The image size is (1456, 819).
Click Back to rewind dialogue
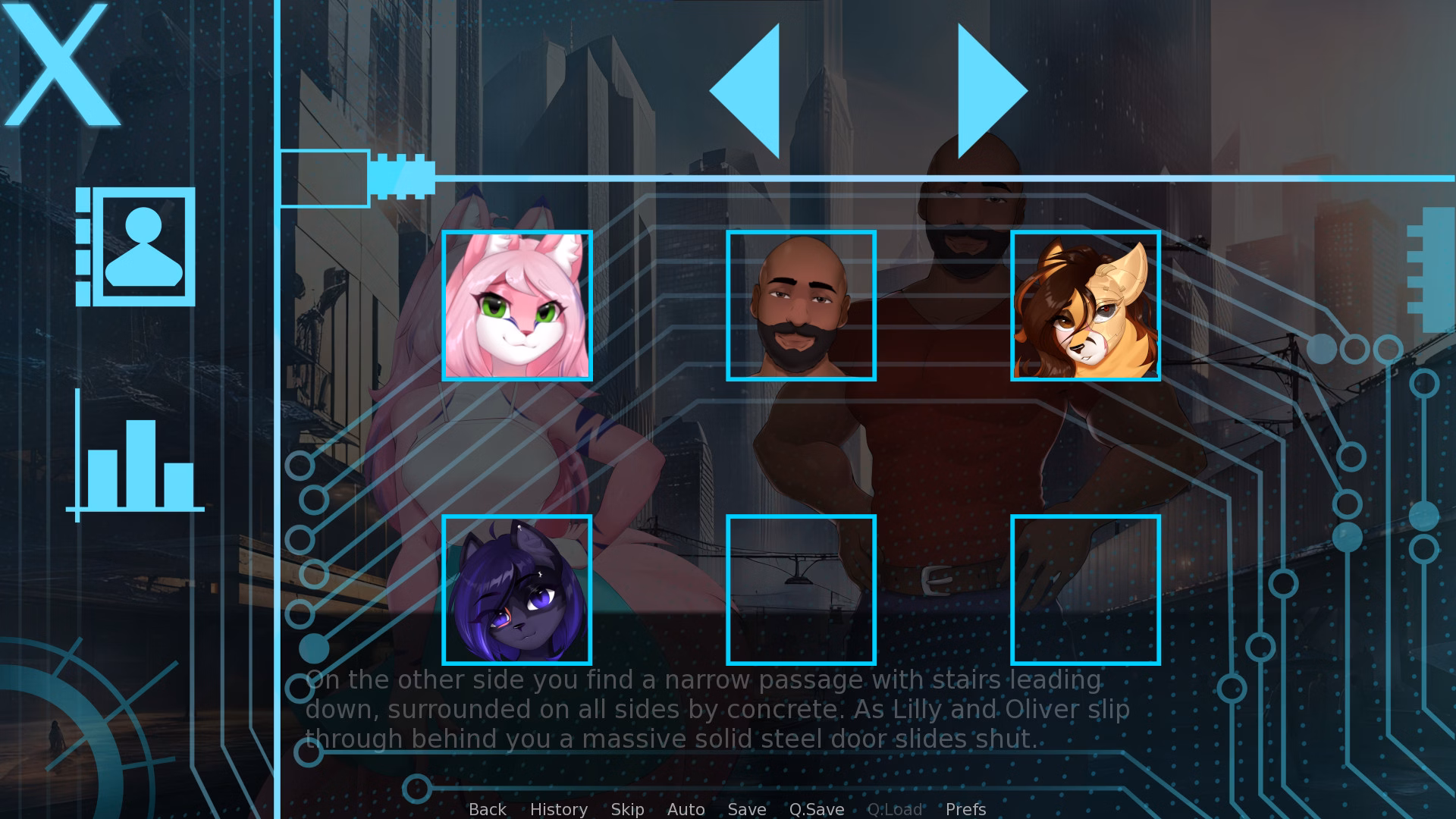click(487, 809)
